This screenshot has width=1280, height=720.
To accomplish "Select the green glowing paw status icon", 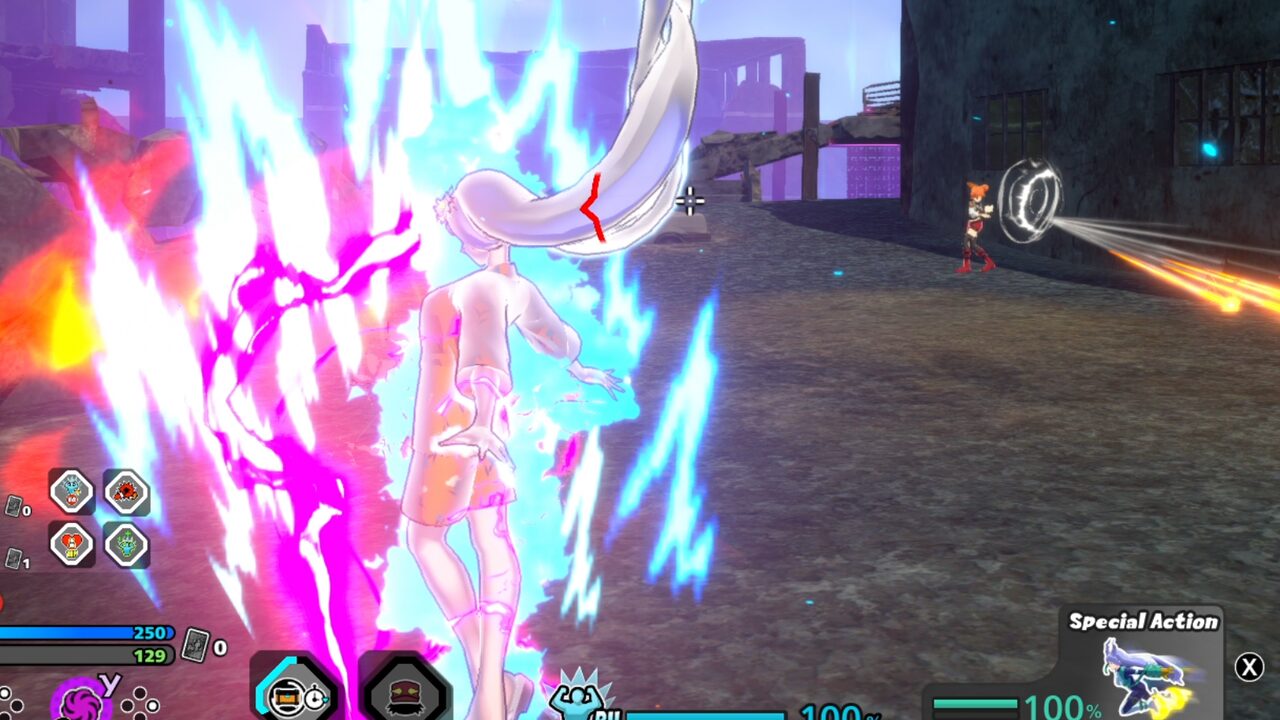I will [x=126, y=545].
